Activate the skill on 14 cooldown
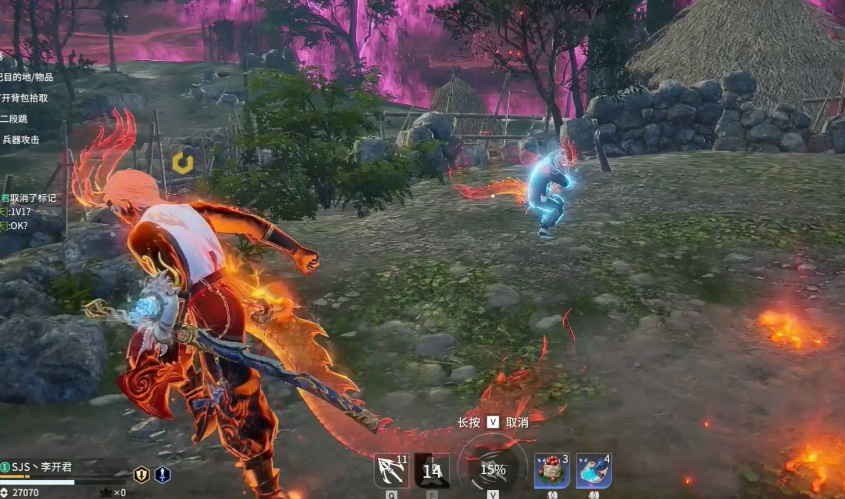This screenshot has width=845, height=499. click(x=431, y=470)
